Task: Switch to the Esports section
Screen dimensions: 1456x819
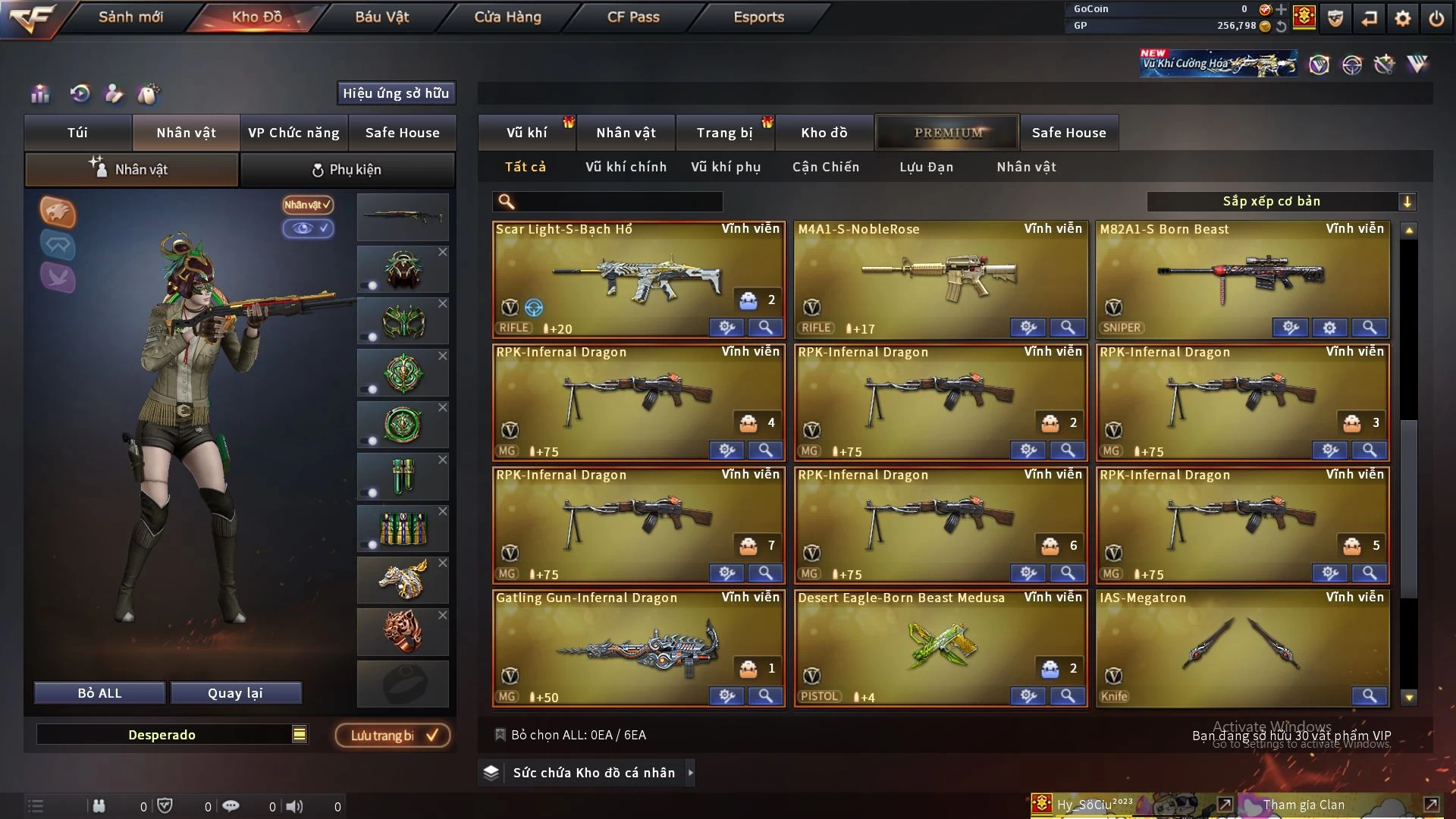Action: [x=758, y=17]
